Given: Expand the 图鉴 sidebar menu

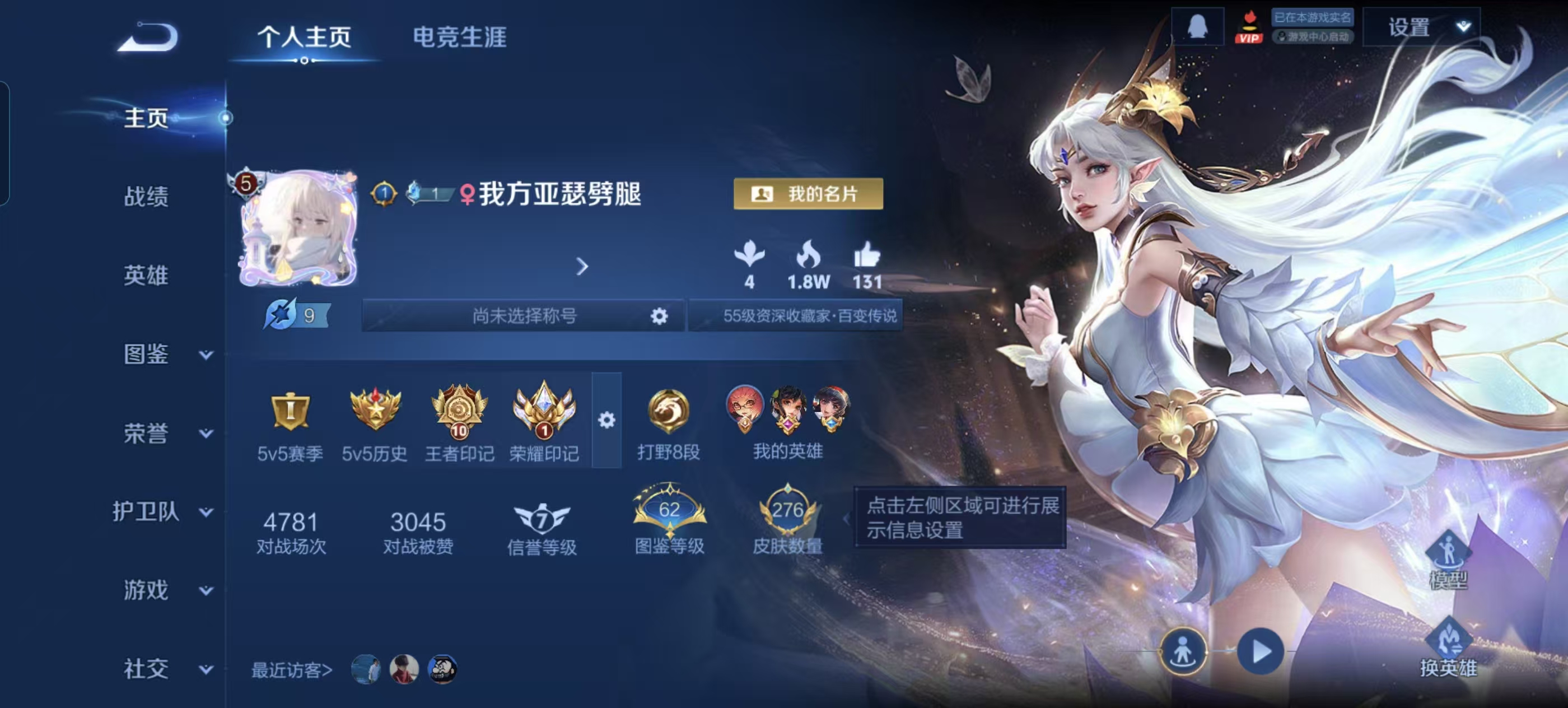Looking at the screenshot, I should (x=164, y=355).
